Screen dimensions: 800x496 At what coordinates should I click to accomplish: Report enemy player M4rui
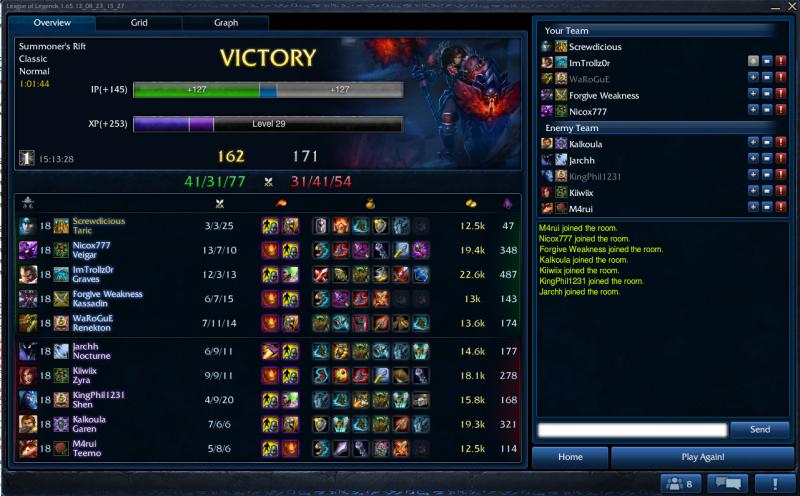click(x=780, y=208)
